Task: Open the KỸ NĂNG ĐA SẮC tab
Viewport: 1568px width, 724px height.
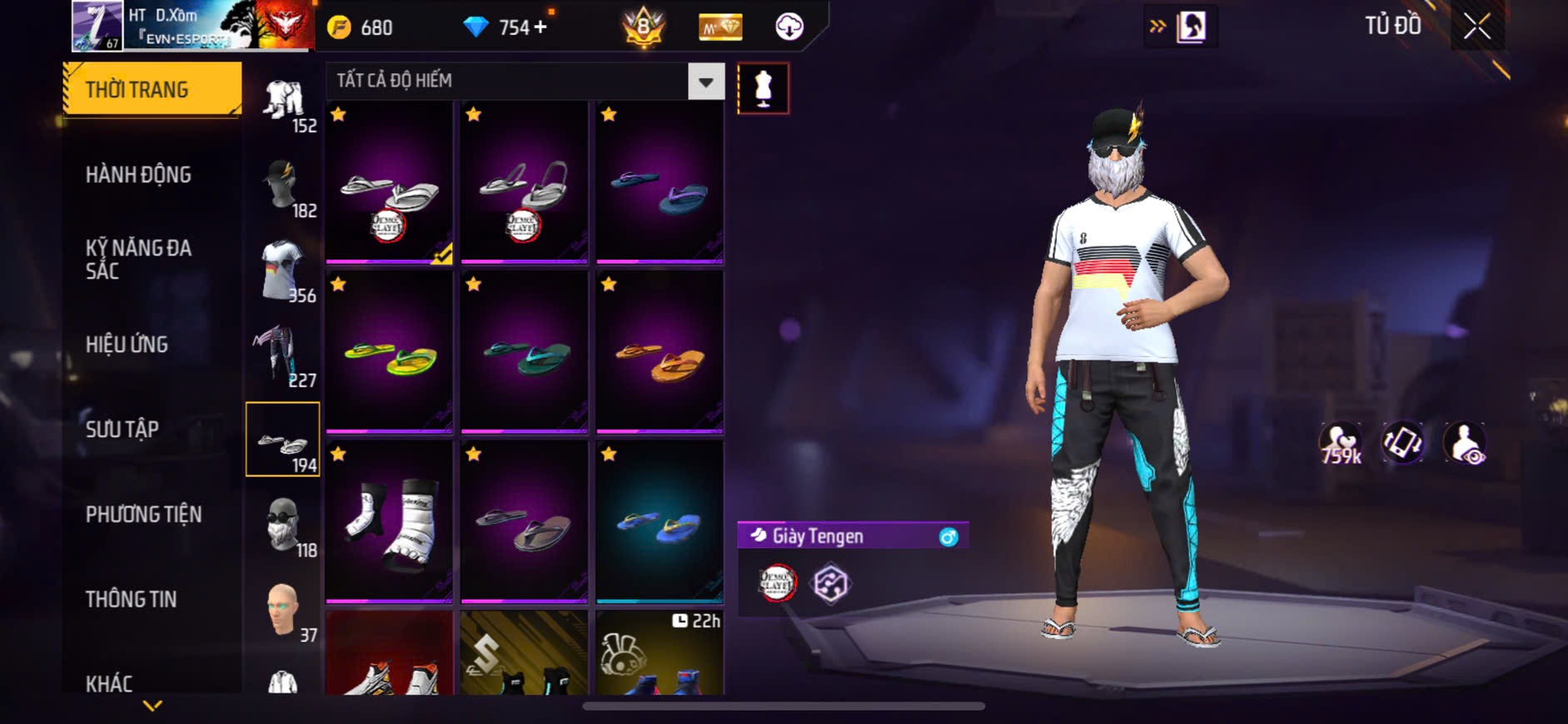Action: point(138,260)
